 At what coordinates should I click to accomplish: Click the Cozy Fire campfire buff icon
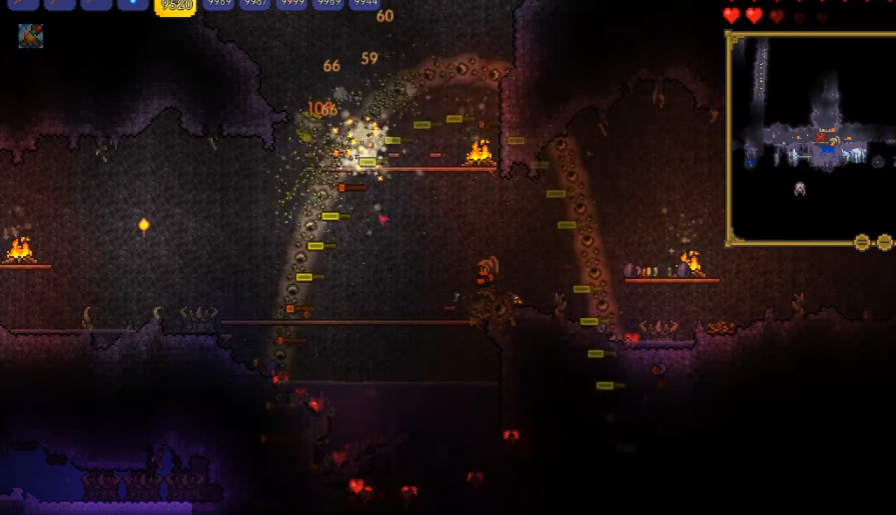pyautogui.click(x=30, y=37)
